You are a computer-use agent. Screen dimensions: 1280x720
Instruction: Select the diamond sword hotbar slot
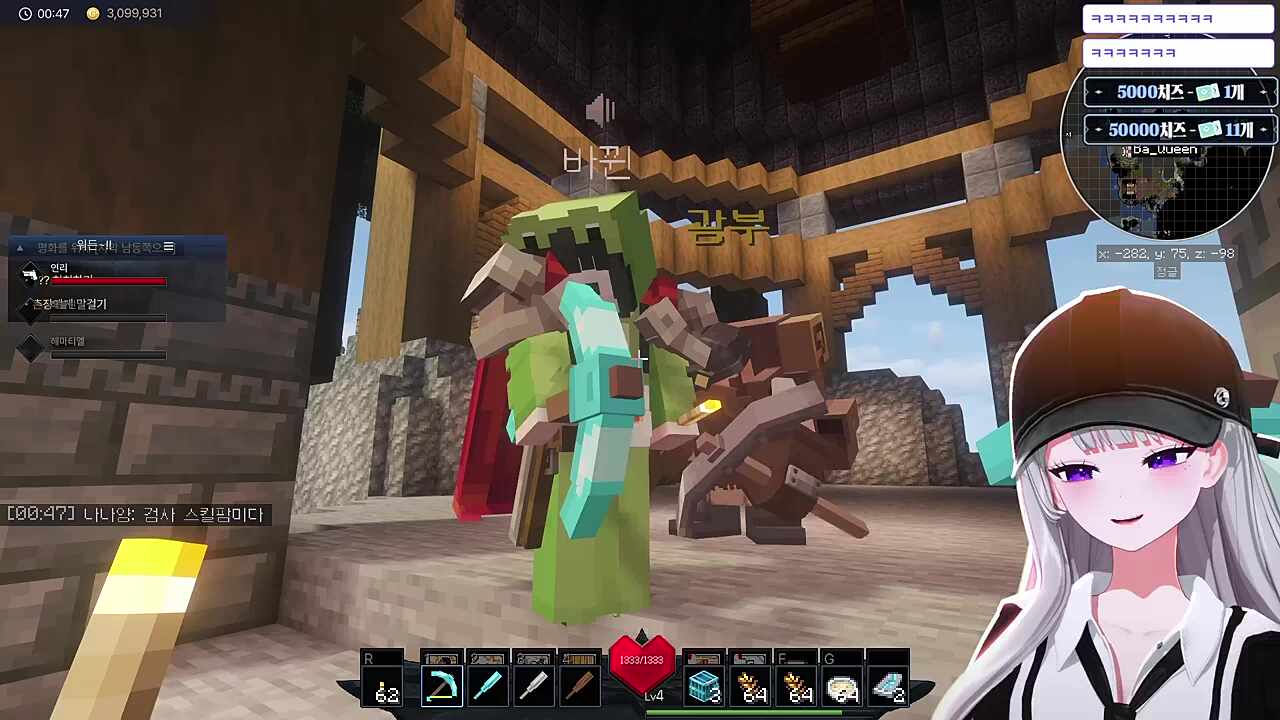pos(487,686)
